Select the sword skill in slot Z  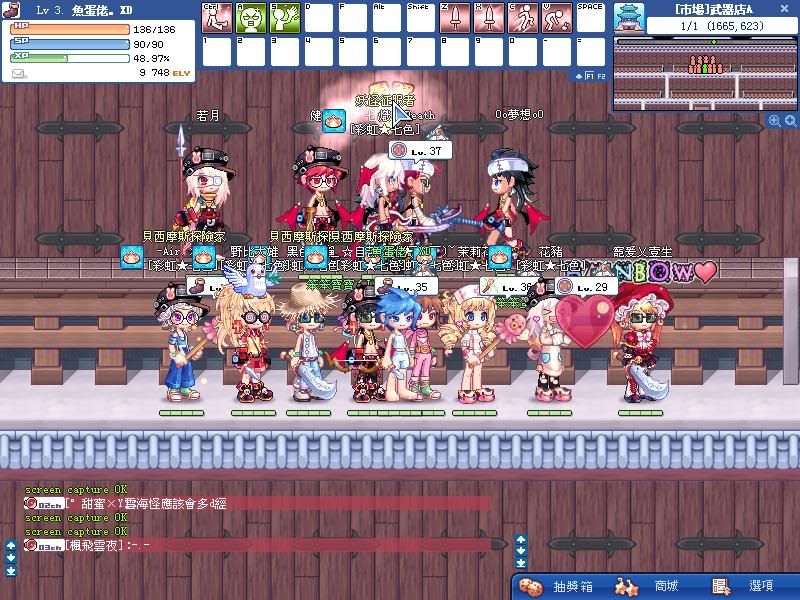click(x=455, y=18)
